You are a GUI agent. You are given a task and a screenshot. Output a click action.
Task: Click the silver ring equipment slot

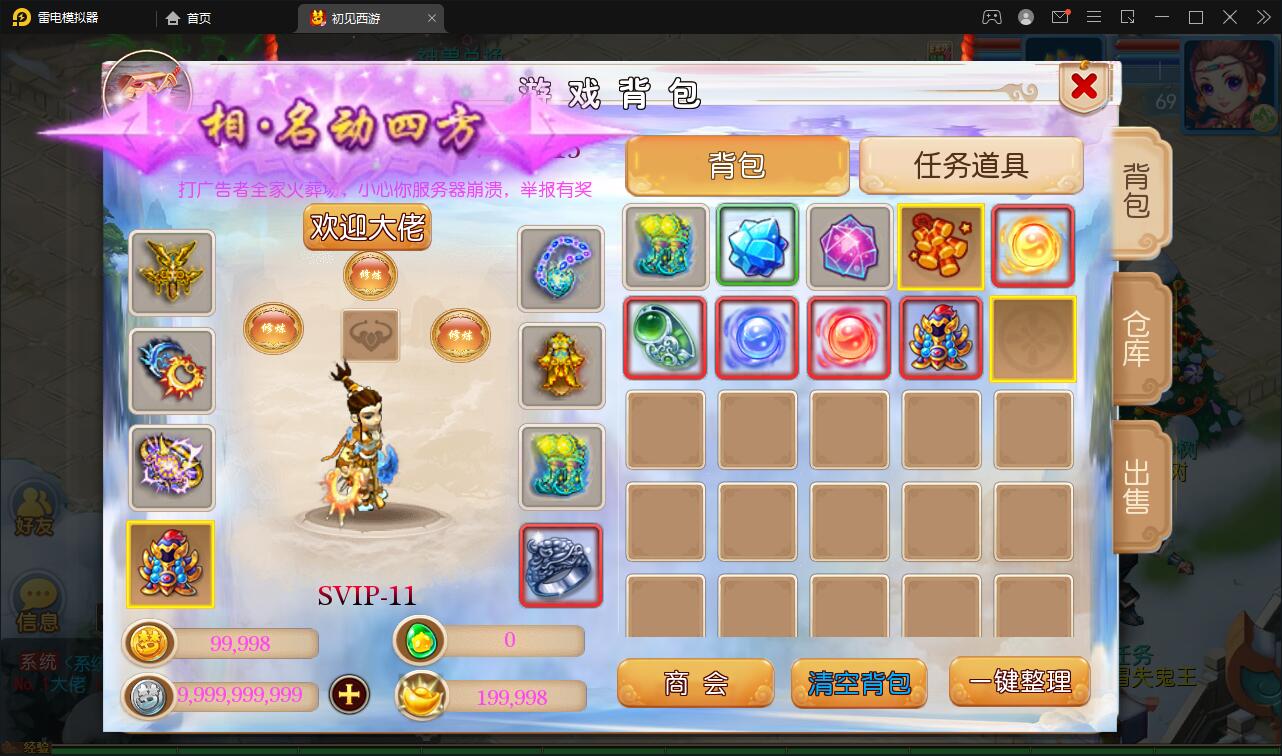[561, 565]
